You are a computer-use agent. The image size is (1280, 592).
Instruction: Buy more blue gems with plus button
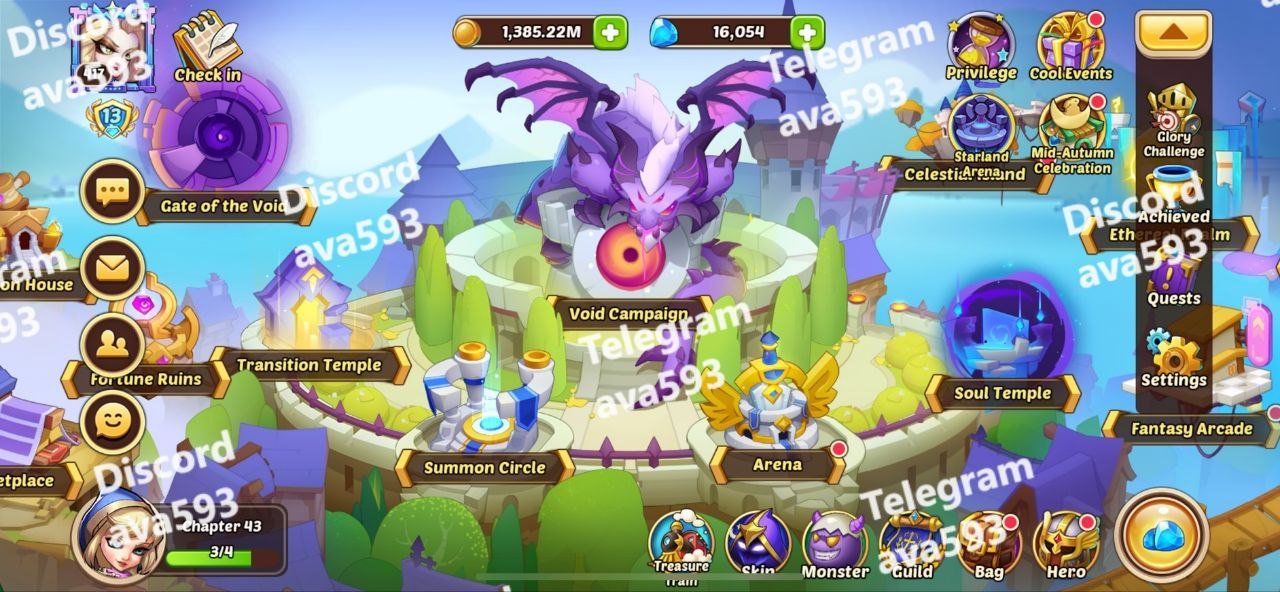tap(807, 32)
